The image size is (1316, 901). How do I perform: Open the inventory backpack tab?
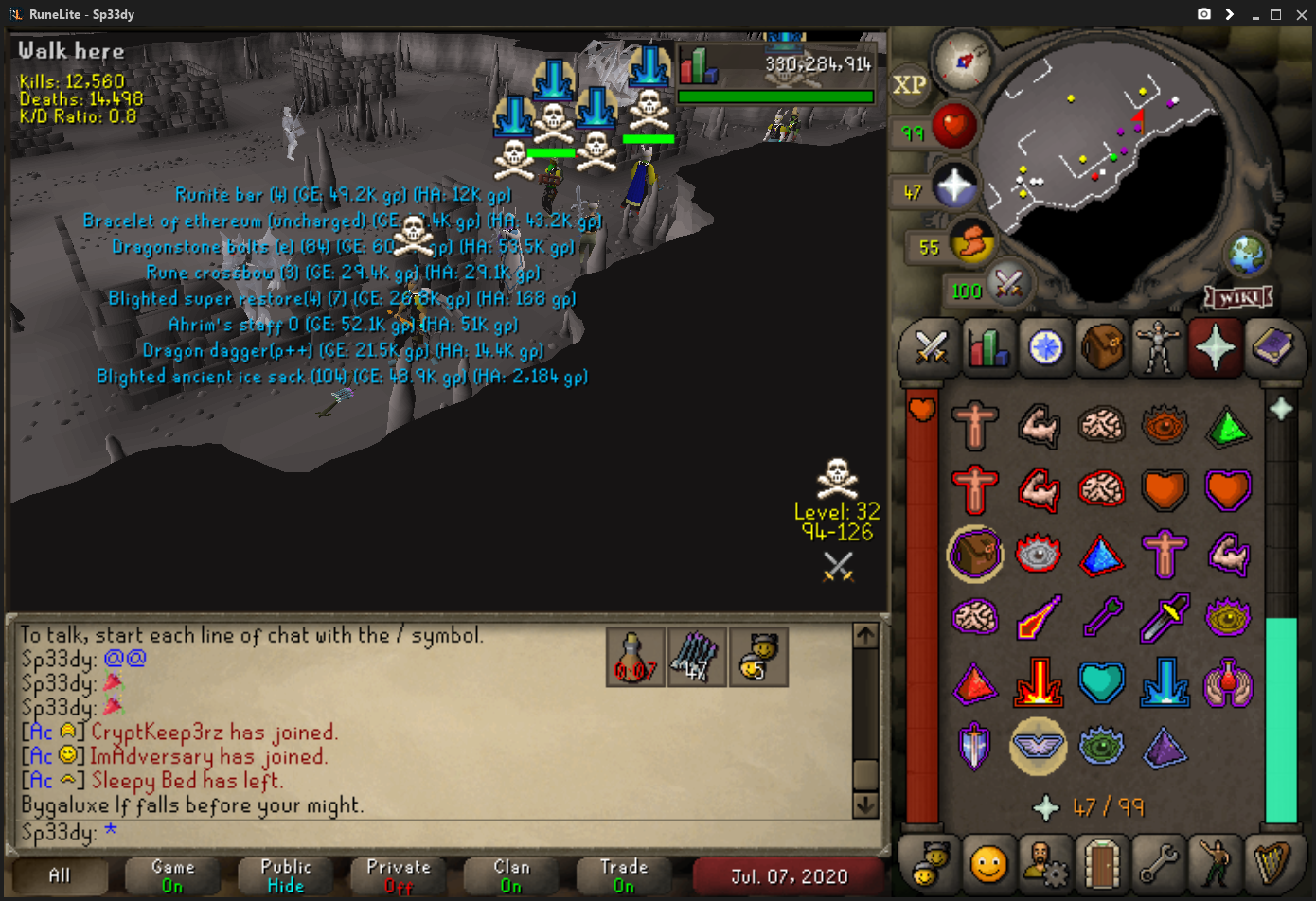pos(1102,347)
